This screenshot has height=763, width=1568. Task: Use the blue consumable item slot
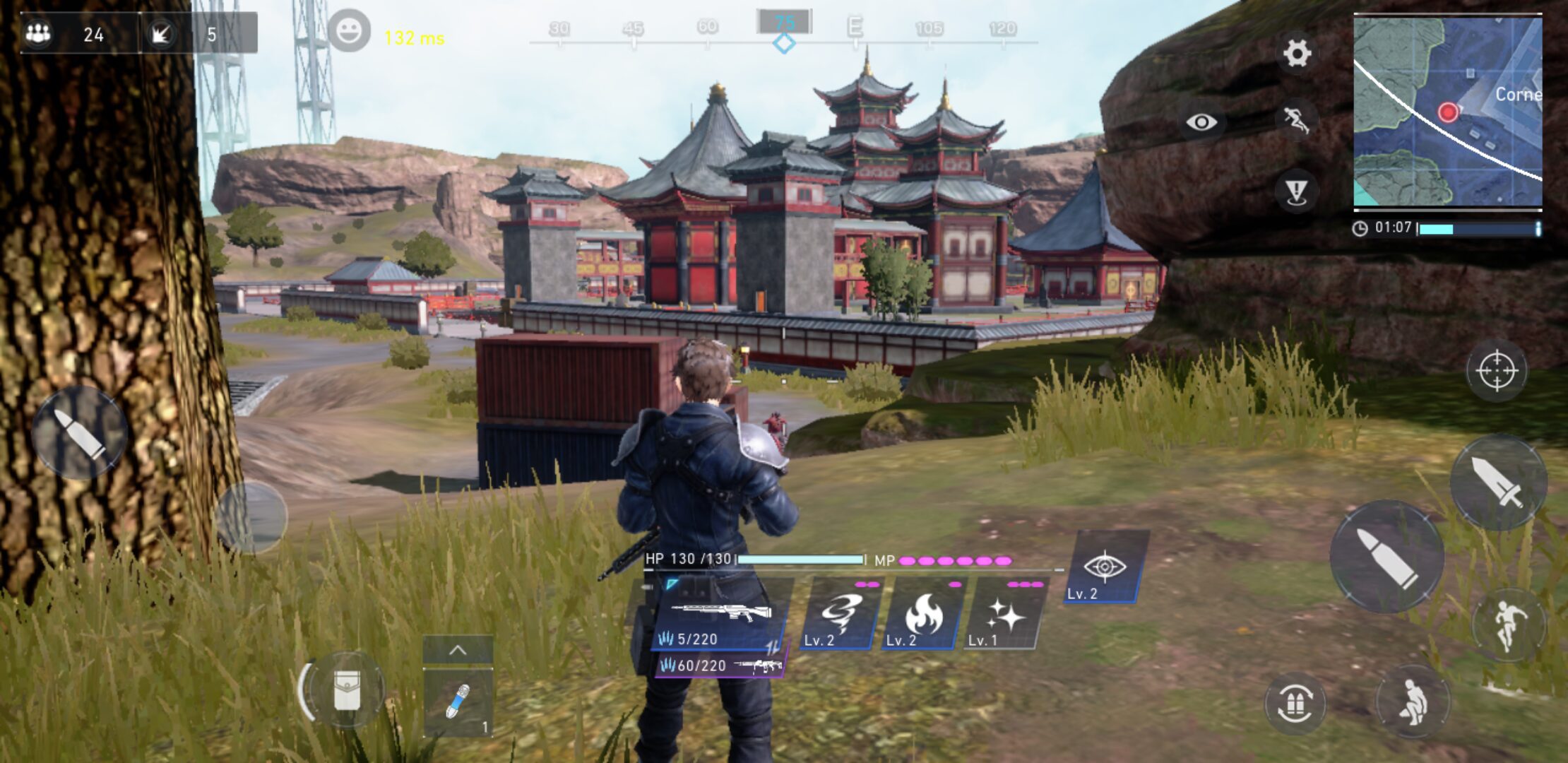(458, 702)
